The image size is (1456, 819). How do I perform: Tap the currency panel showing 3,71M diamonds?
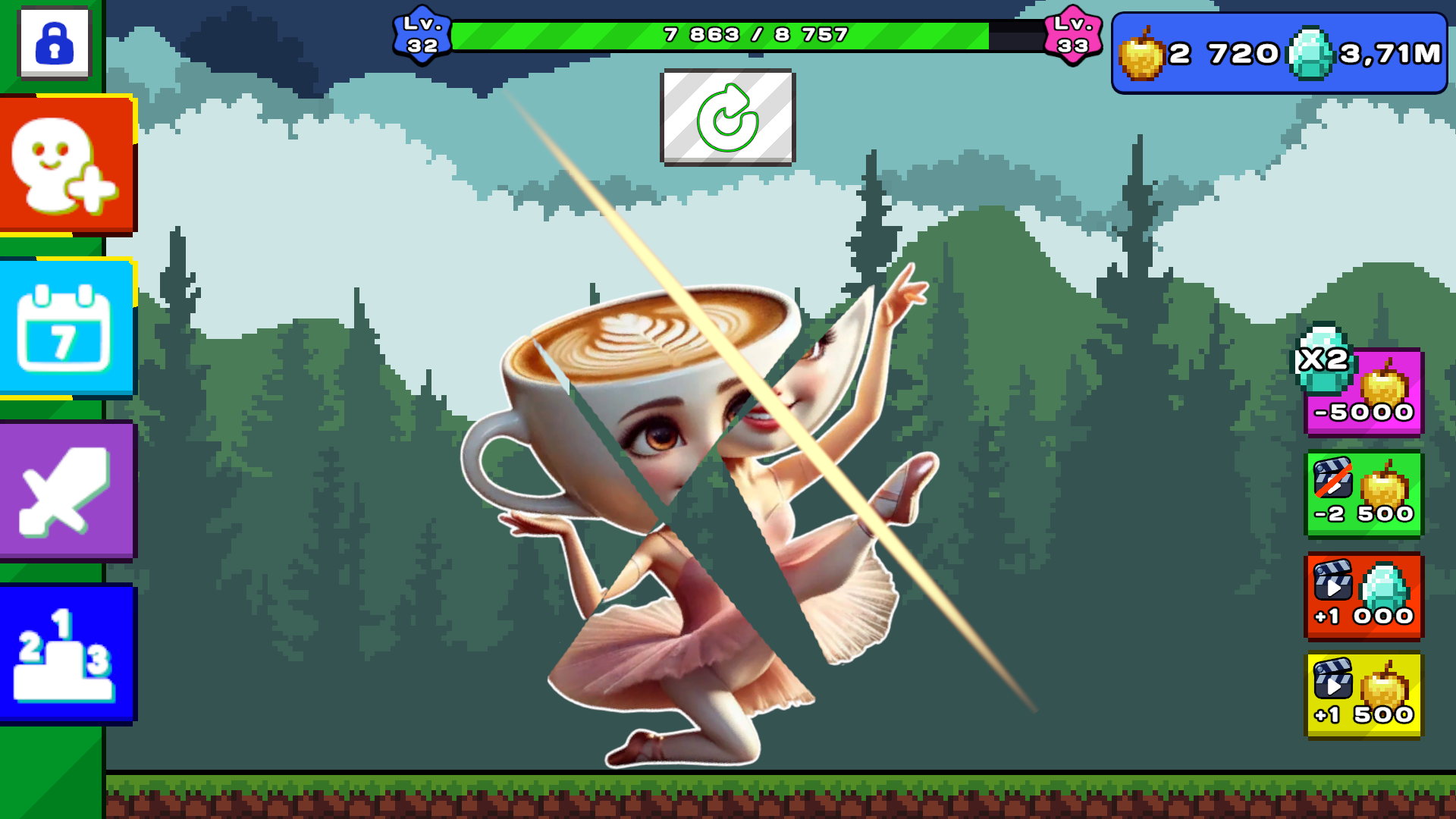click(x=1278, y=52)
